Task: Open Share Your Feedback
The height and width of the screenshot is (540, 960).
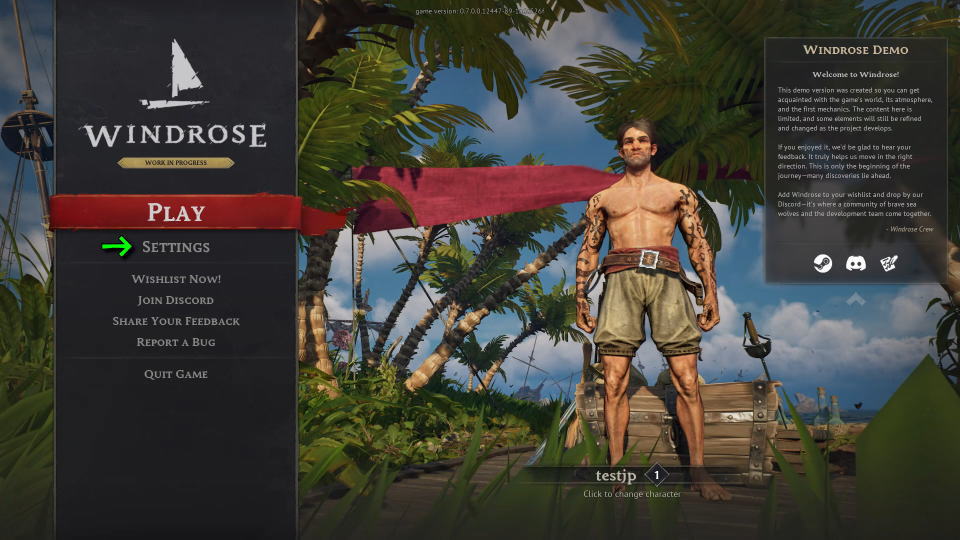Action: point(176,321)
